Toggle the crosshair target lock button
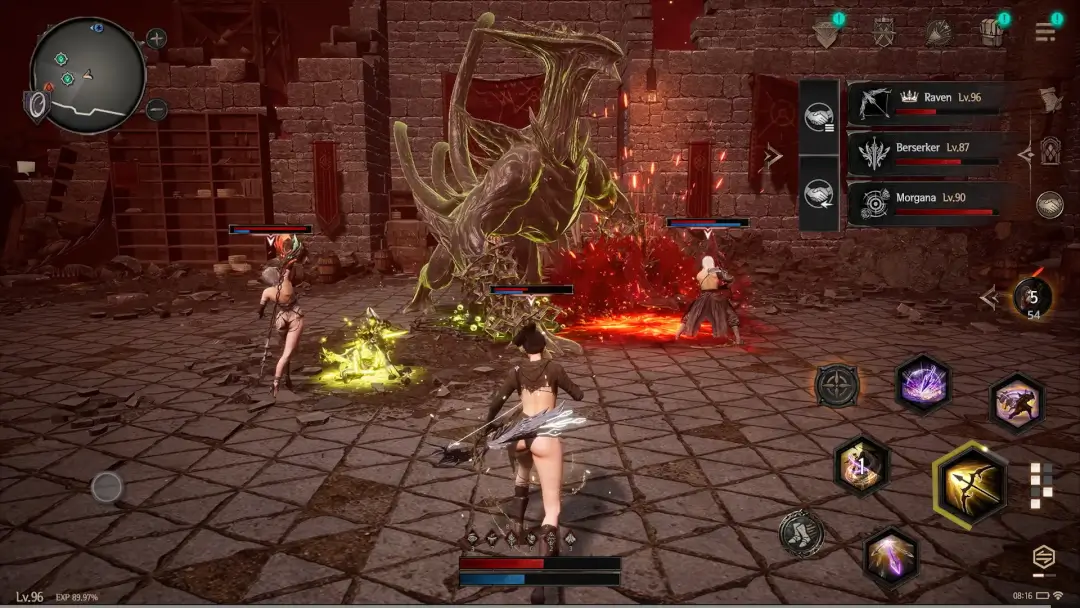Image resolution: width=1080 pixels, height=608 pixels. 837,384
